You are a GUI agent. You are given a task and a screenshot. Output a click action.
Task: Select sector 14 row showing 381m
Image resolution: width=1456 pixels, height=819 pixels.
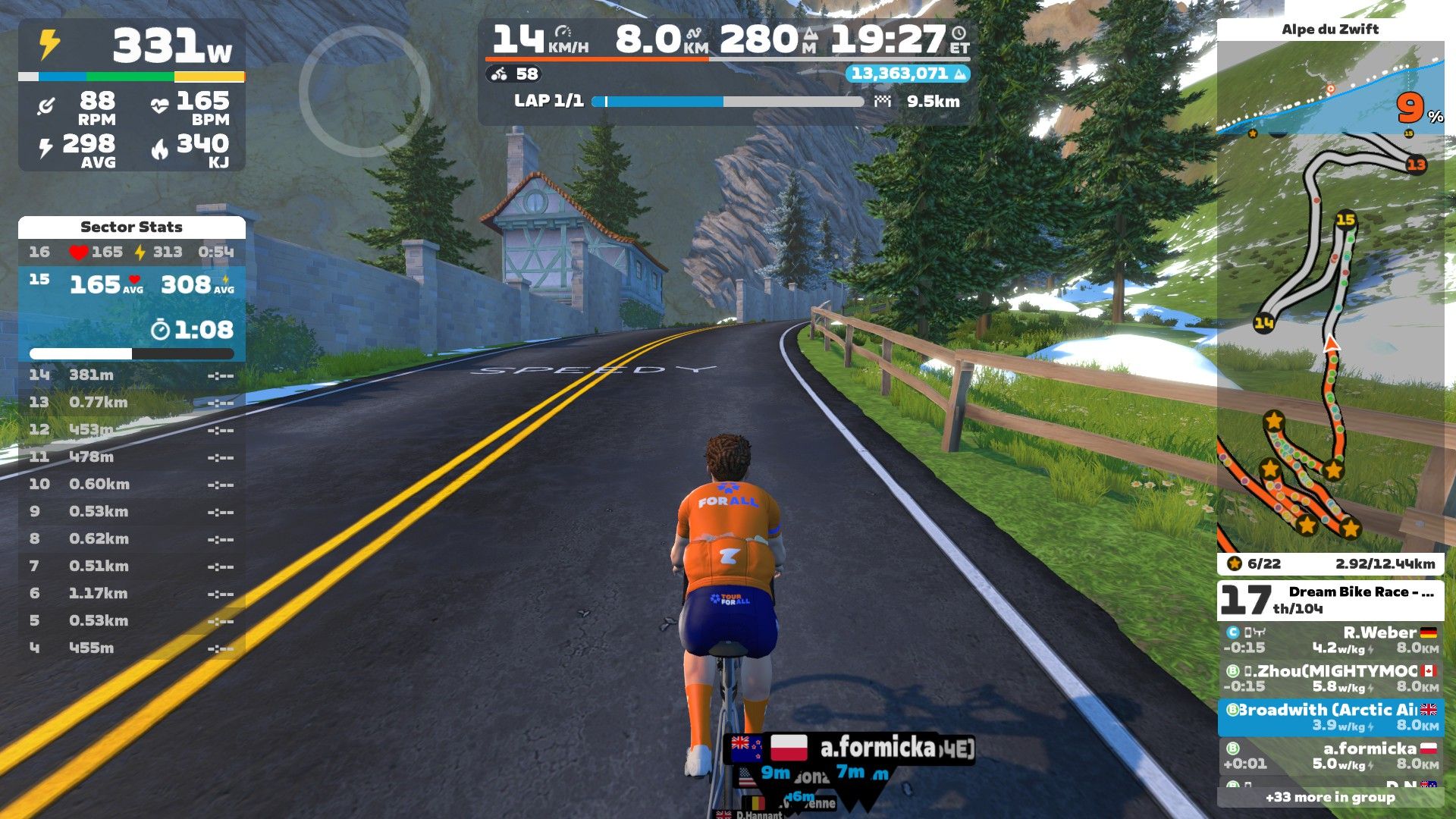click(131, 375)
